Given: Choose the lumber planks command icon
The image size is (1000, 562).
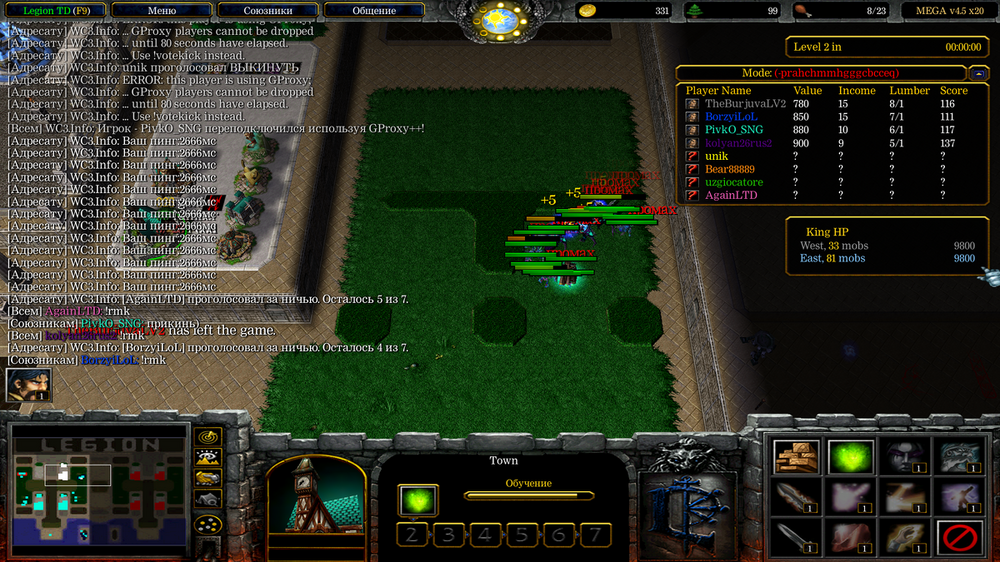Looking at the screenshot, I should [x=796, y=457].
